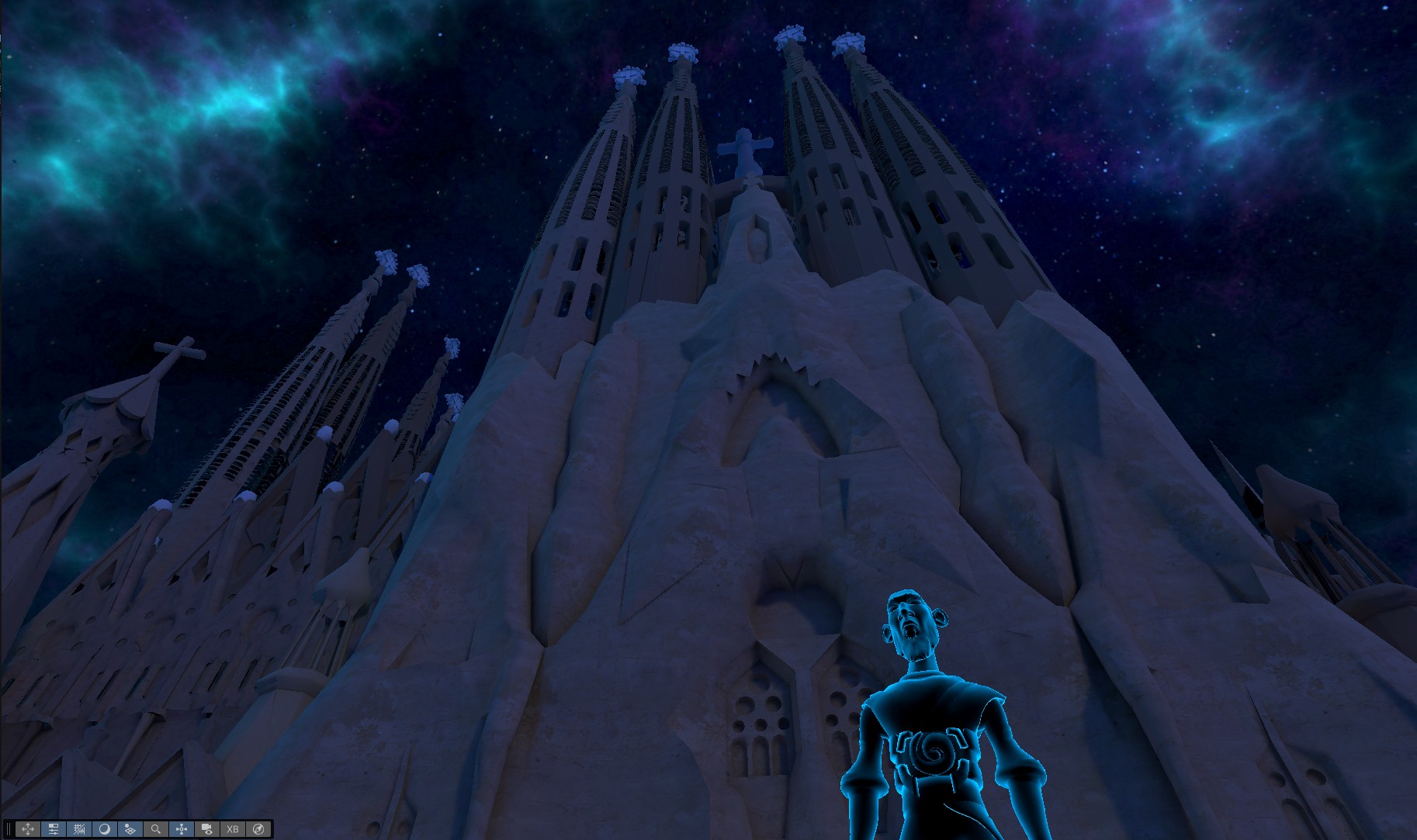
Task: Open the compass navigation tool
Action: click(x=258, y=828)
